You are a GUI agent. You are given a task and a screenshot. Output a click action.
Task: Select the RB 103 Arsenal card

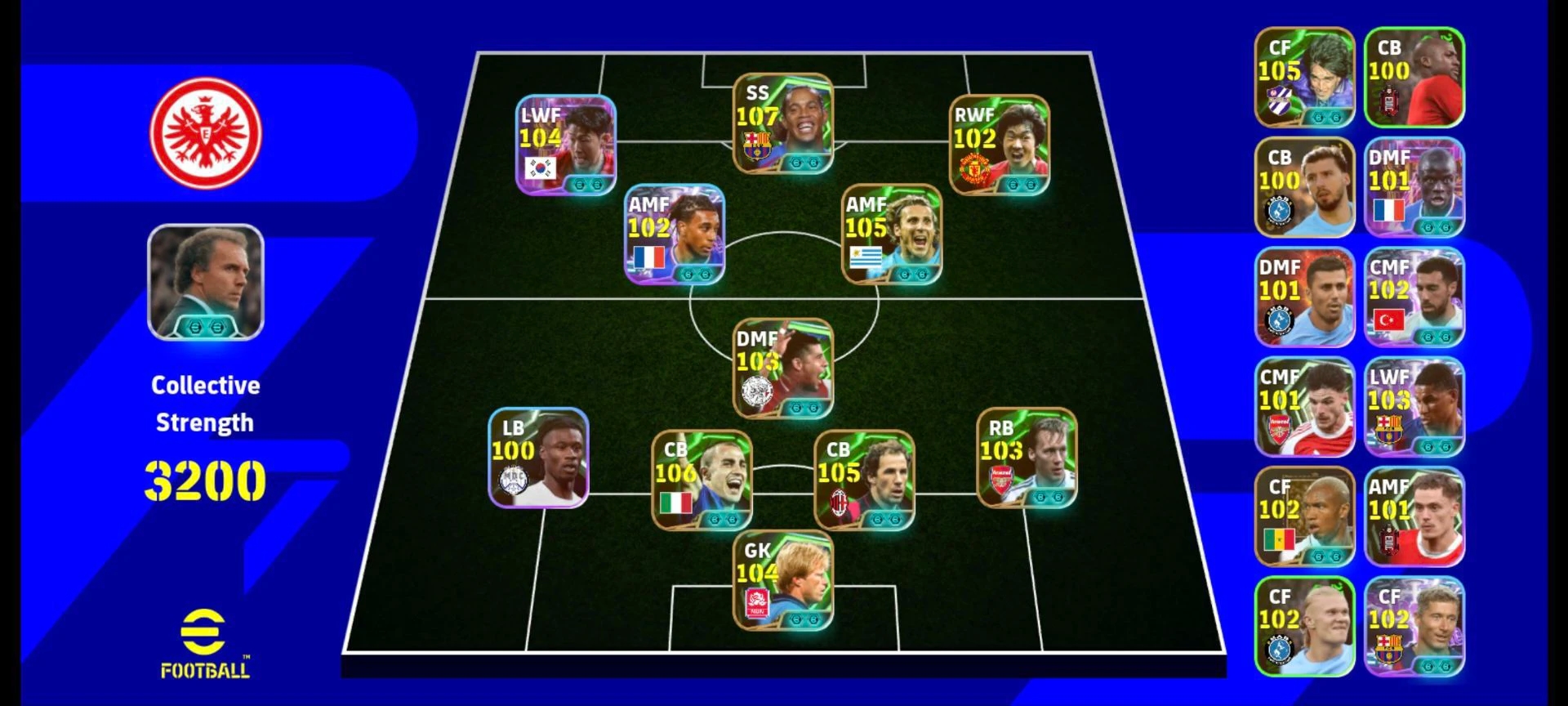(1027, 458)
